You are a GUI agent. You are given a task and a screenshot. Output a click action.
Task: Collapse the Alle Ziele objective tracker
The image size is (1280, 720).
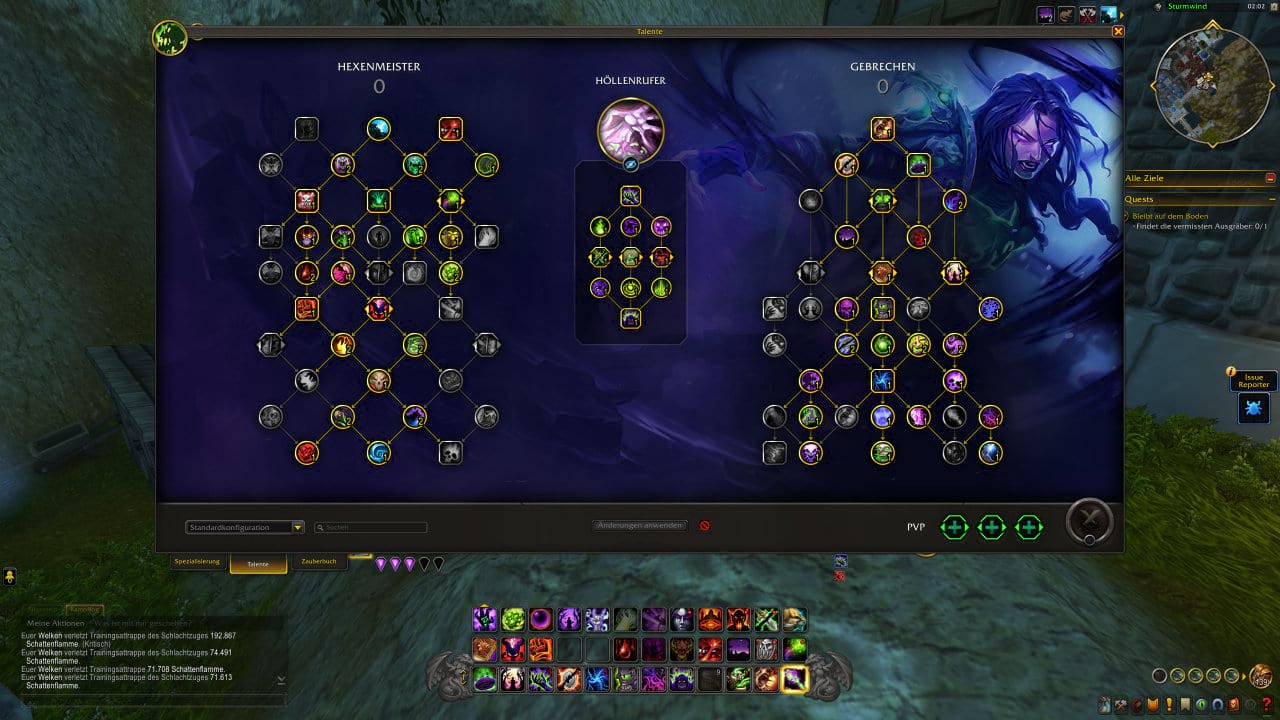(x=1270, y=178)
